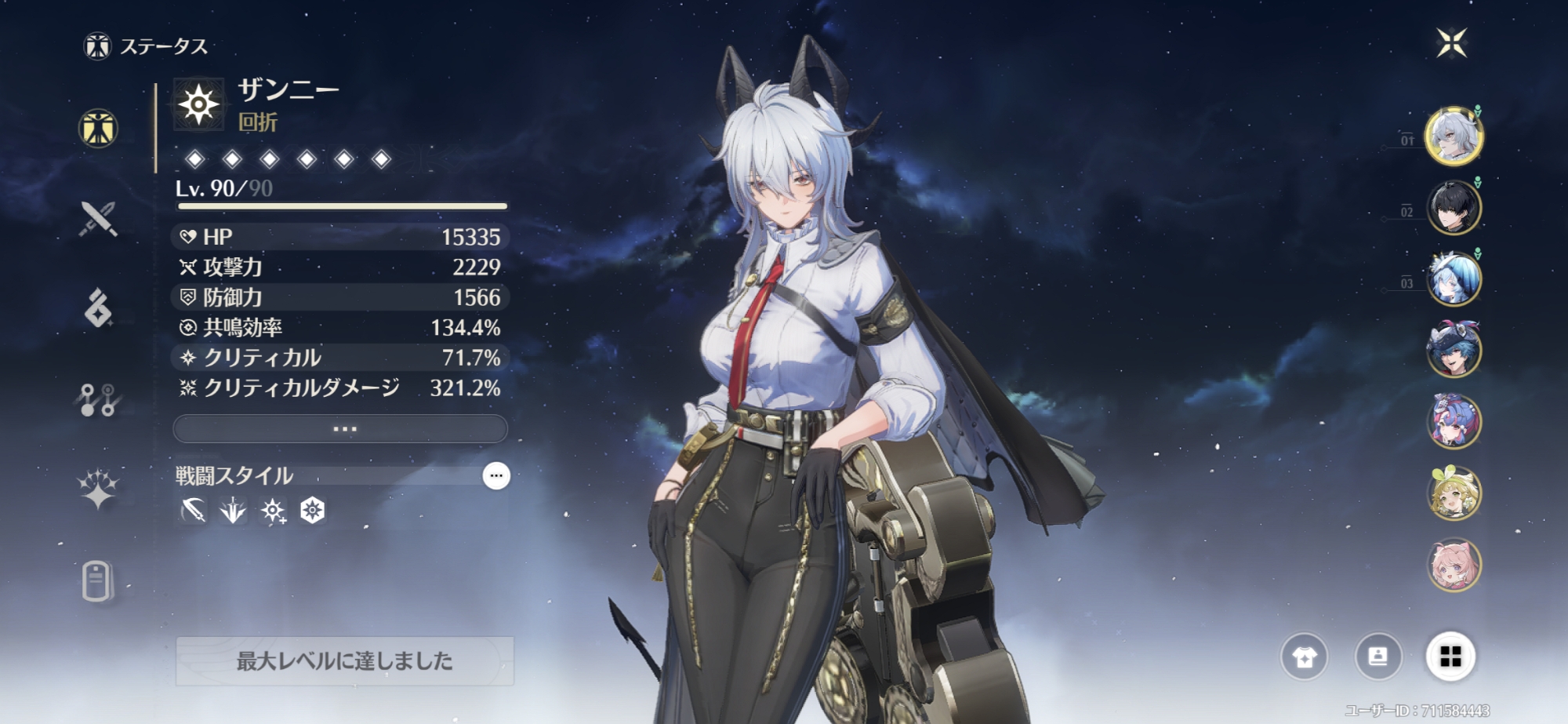Select the white-haired character portrait in slot 01
The height and width of the screenshot is (724, 1568).
[x=1454, y=136]
